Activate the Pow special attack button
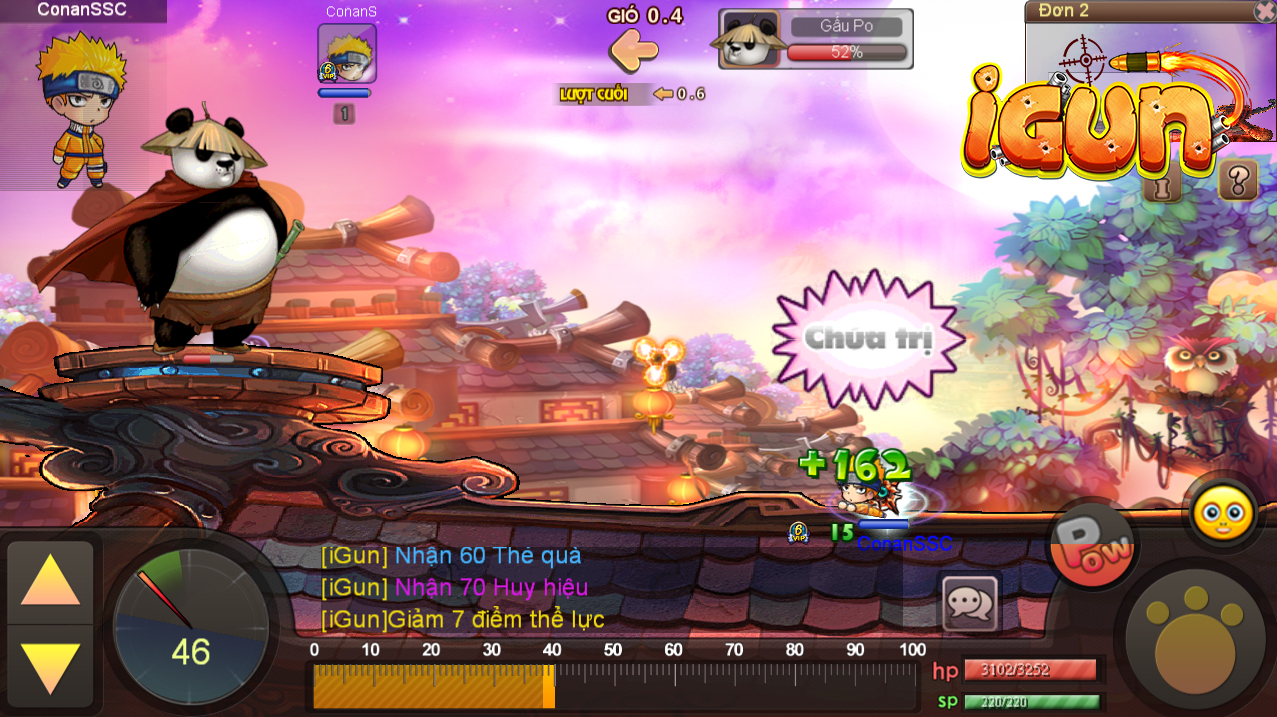The height and width of the screenshot is (717, 1277). [x=1092, y=545]
